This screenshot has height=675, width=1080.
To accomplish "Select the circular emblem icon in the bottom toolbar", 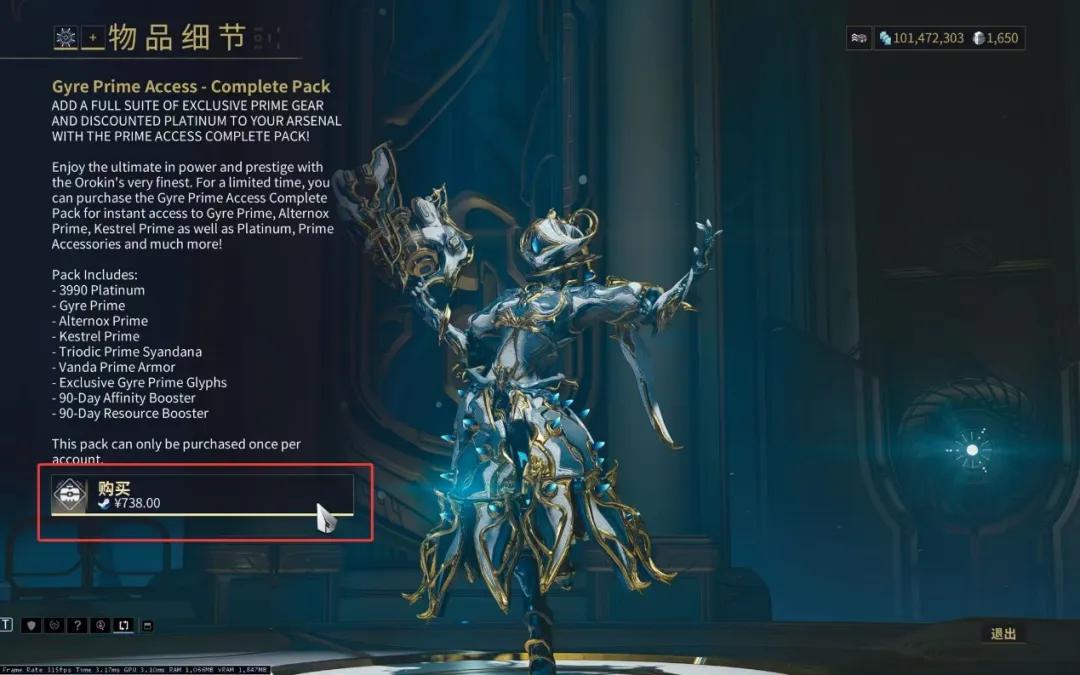I will click(x=54, y=625).
